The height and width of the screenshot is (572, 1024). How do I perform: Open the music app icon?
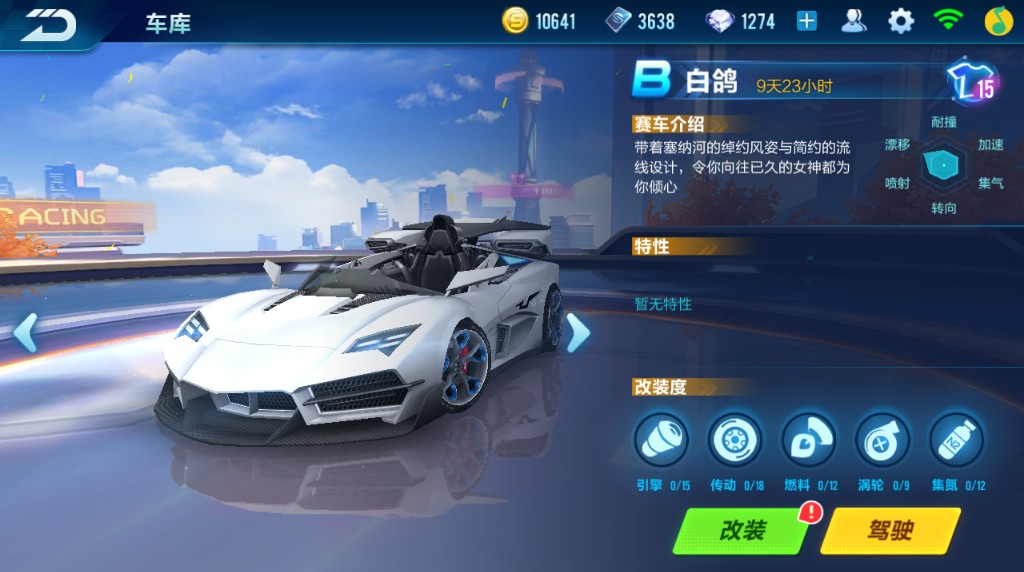point(994,21)
